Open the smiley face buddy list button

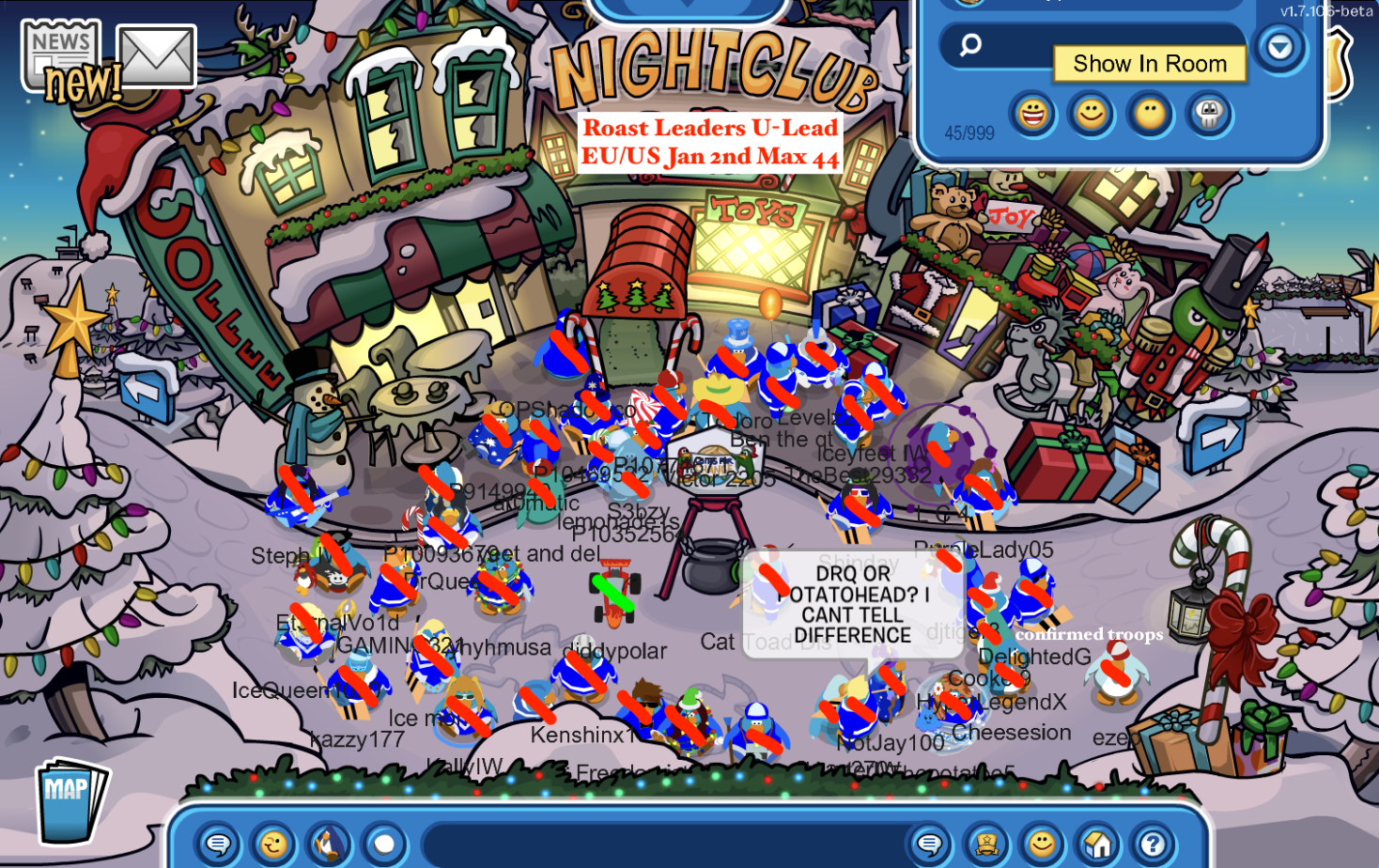pyautogui.click(x=1042, y=845)
